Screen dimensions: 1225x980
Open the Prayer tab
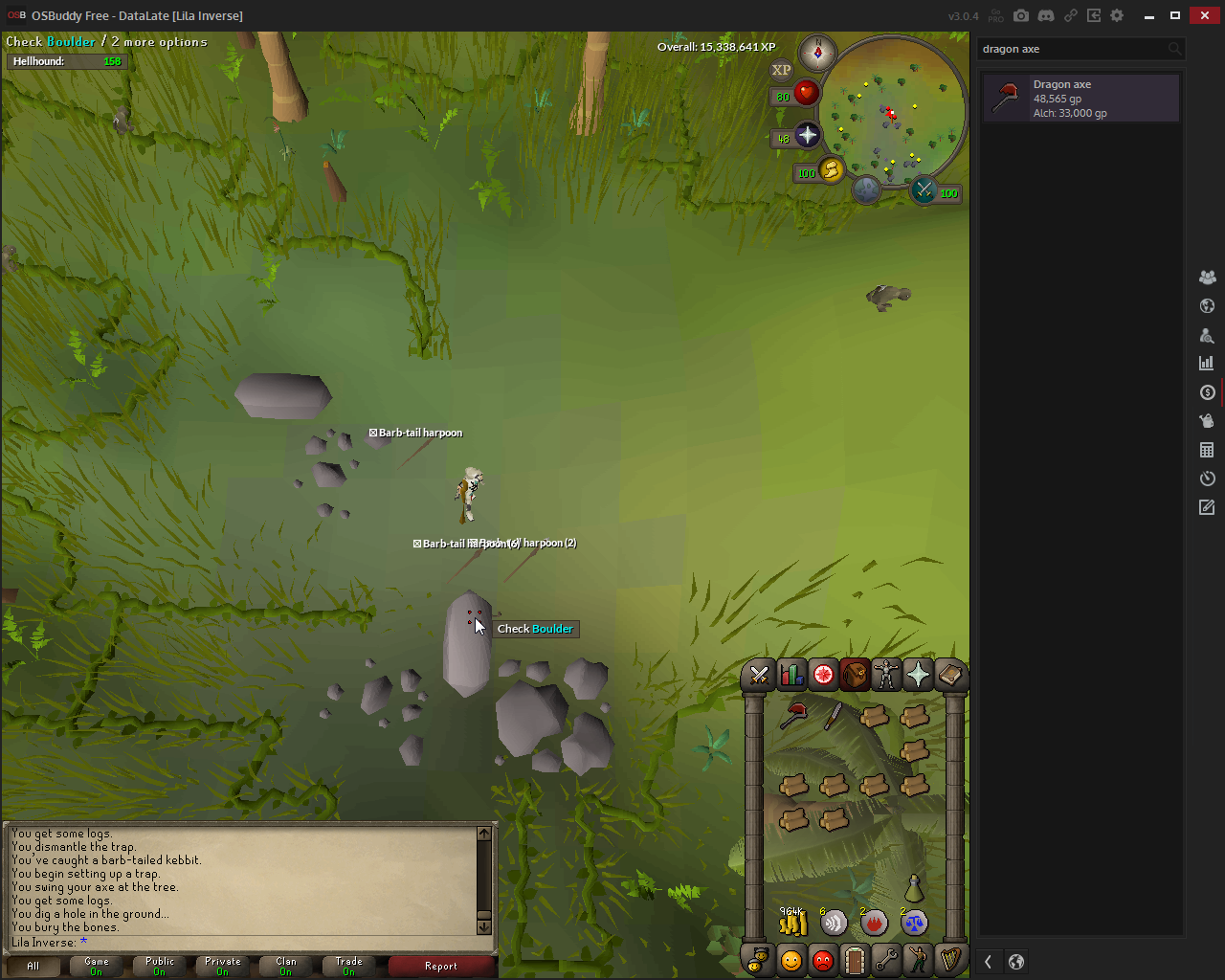click(x=918, y=676)
